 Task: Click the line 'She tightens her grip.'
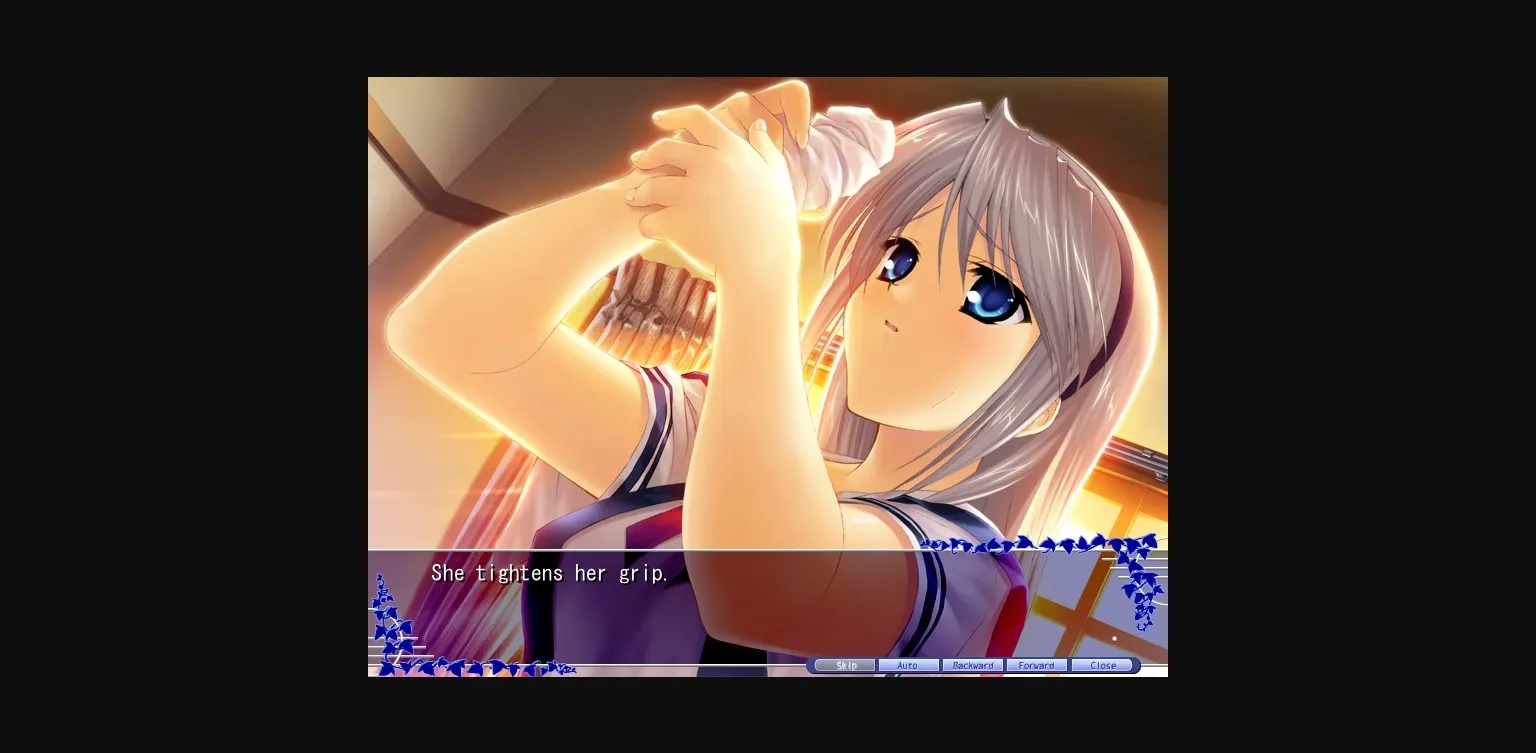click(549, 573)
